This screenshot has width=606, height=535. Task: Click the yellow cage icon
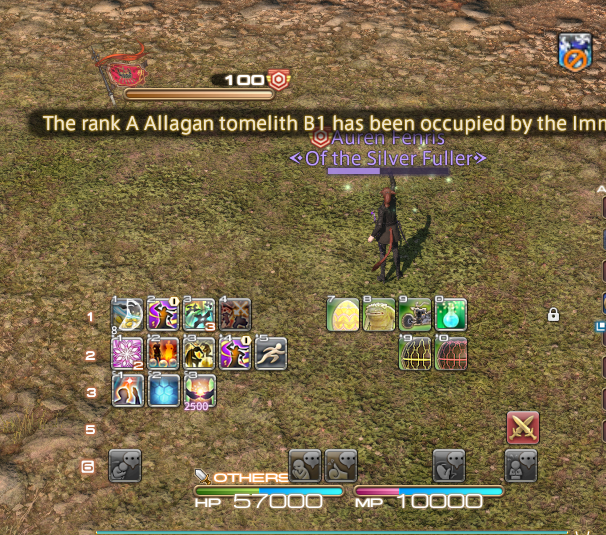click(x=415, y=353)
